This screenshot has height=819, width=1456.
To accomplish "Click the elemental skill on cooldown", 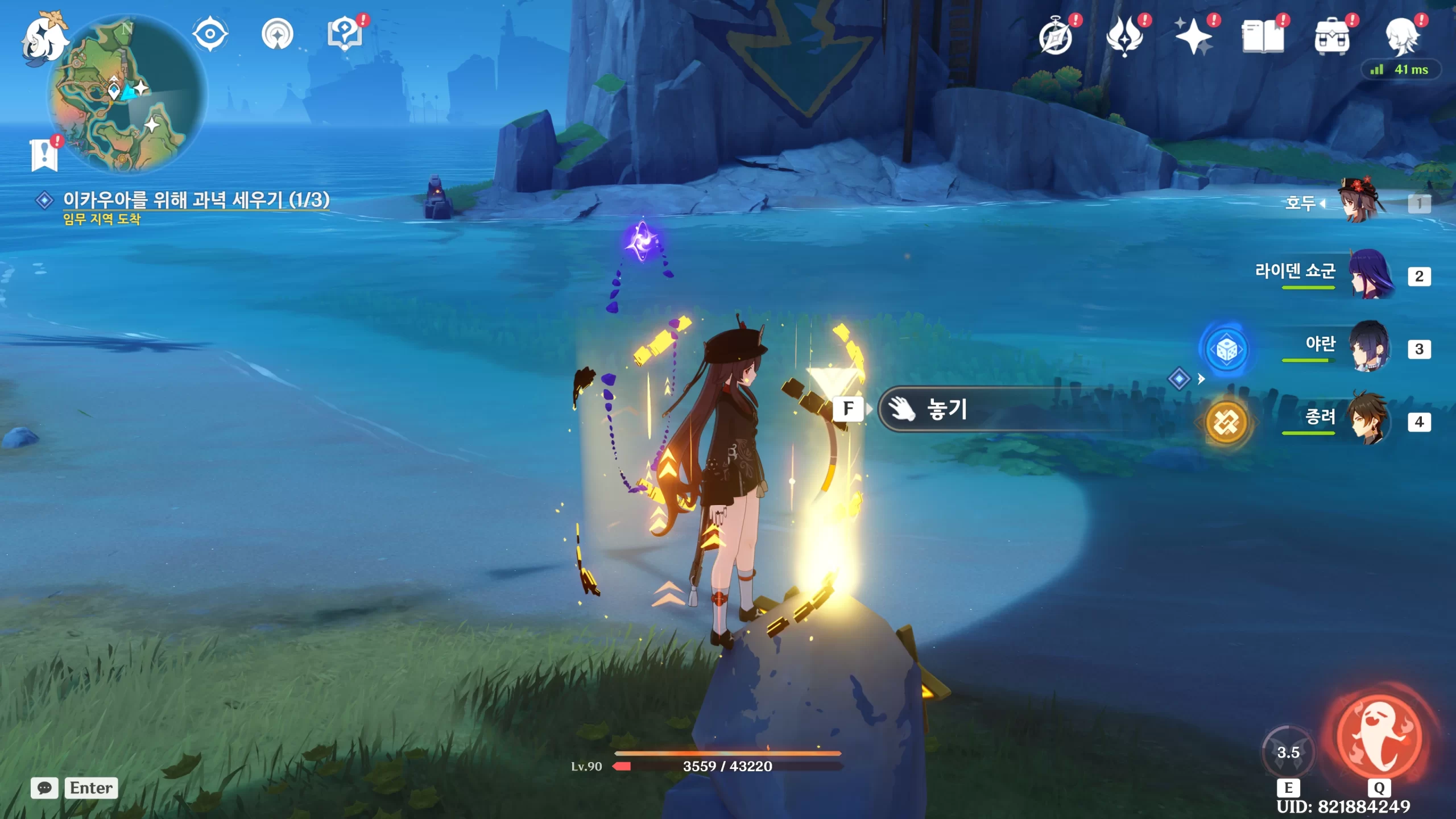I will click(x=1288, y=753).
